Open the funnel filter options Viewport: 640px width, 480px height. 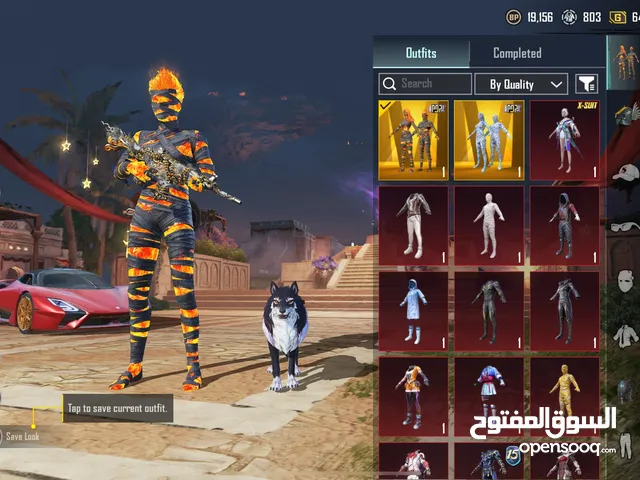[x=587, y=84]
